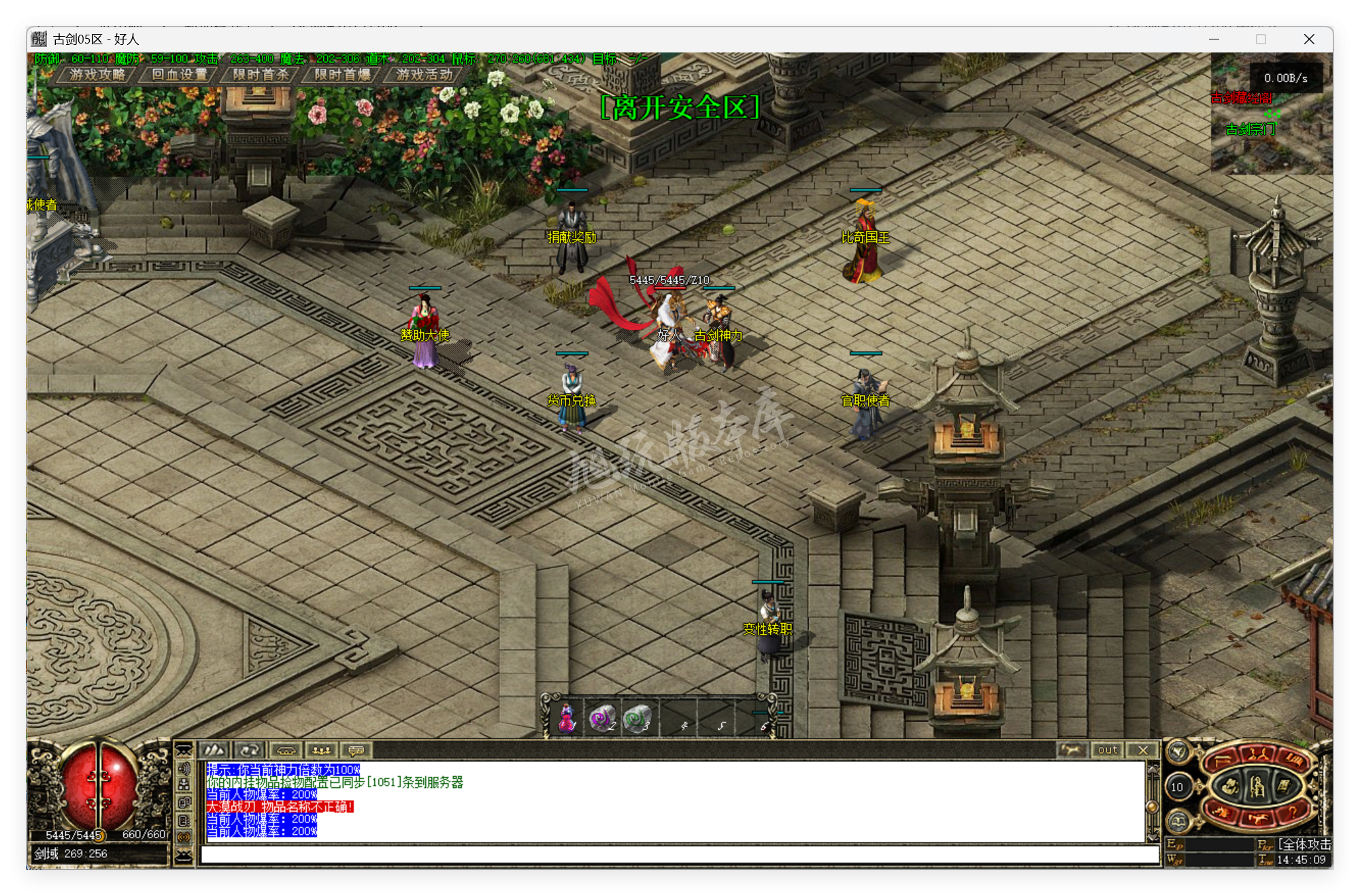Select the fox-head icon above the number 10
The height and width of the screenshot is (896, 1360).
point(1179,751)
